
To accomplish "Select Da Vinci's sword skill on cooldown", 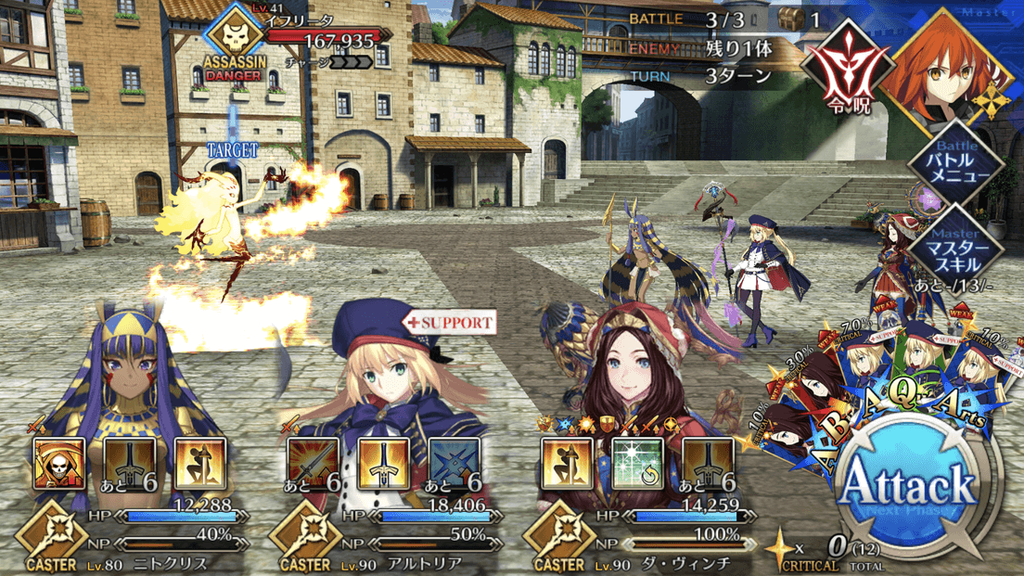I will (x=708, y=463).
